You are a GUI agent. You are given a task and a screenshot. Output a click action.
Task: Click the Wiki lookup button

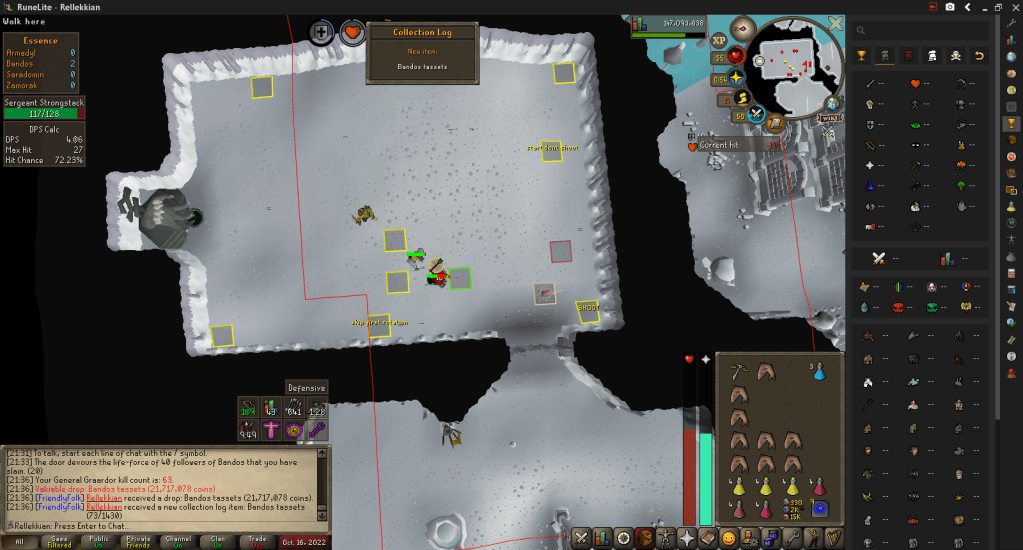pos(831,119)
